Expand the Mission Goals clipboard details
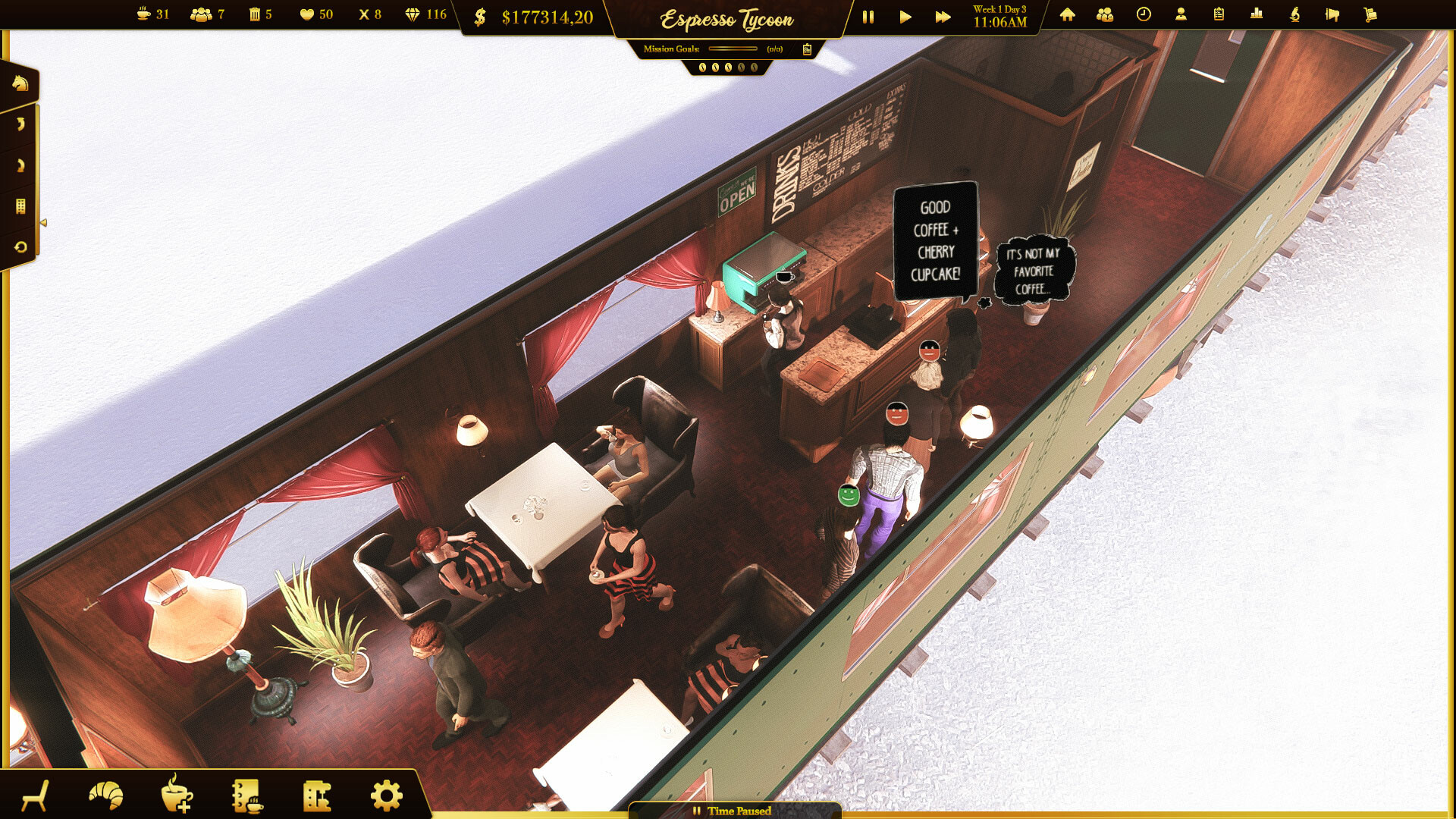 [808, 49]
